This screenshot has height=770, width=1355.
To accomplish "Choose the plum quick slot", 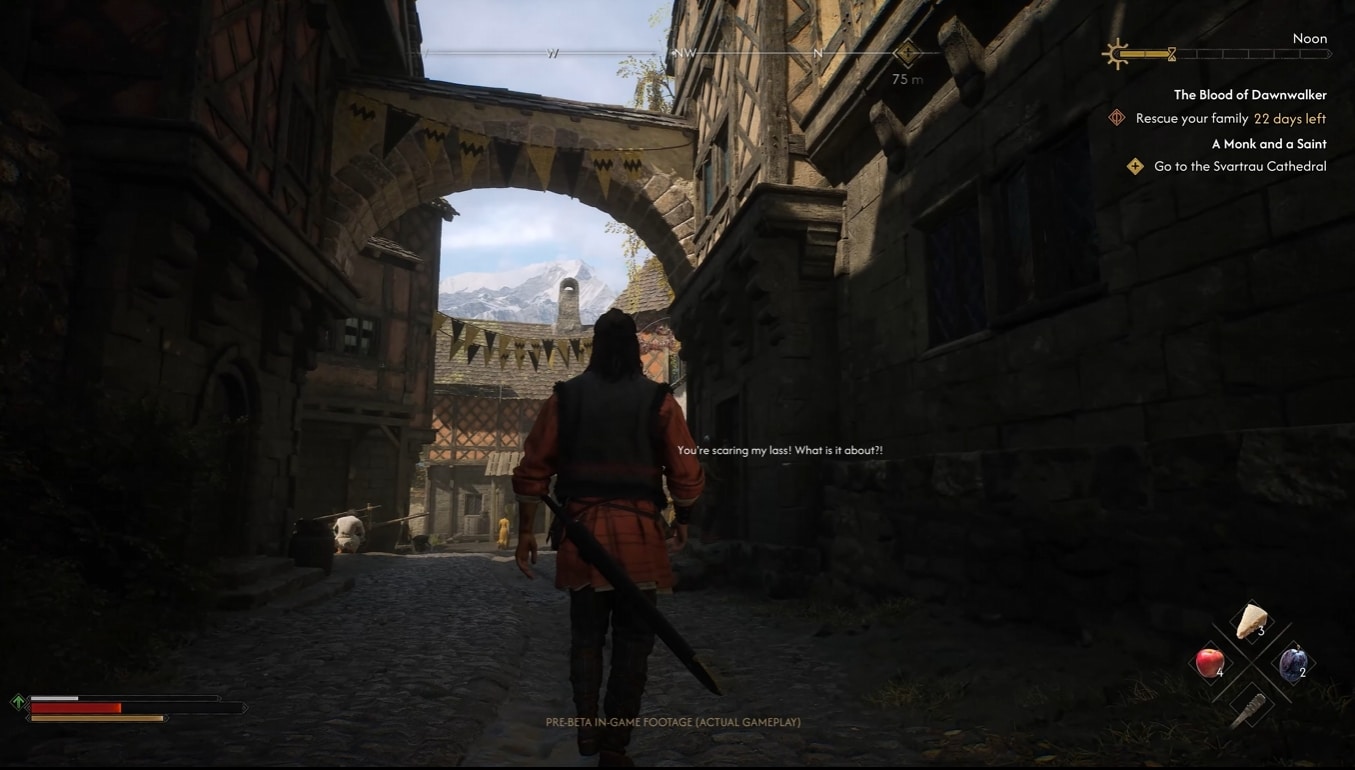I will pos(1292,663).
